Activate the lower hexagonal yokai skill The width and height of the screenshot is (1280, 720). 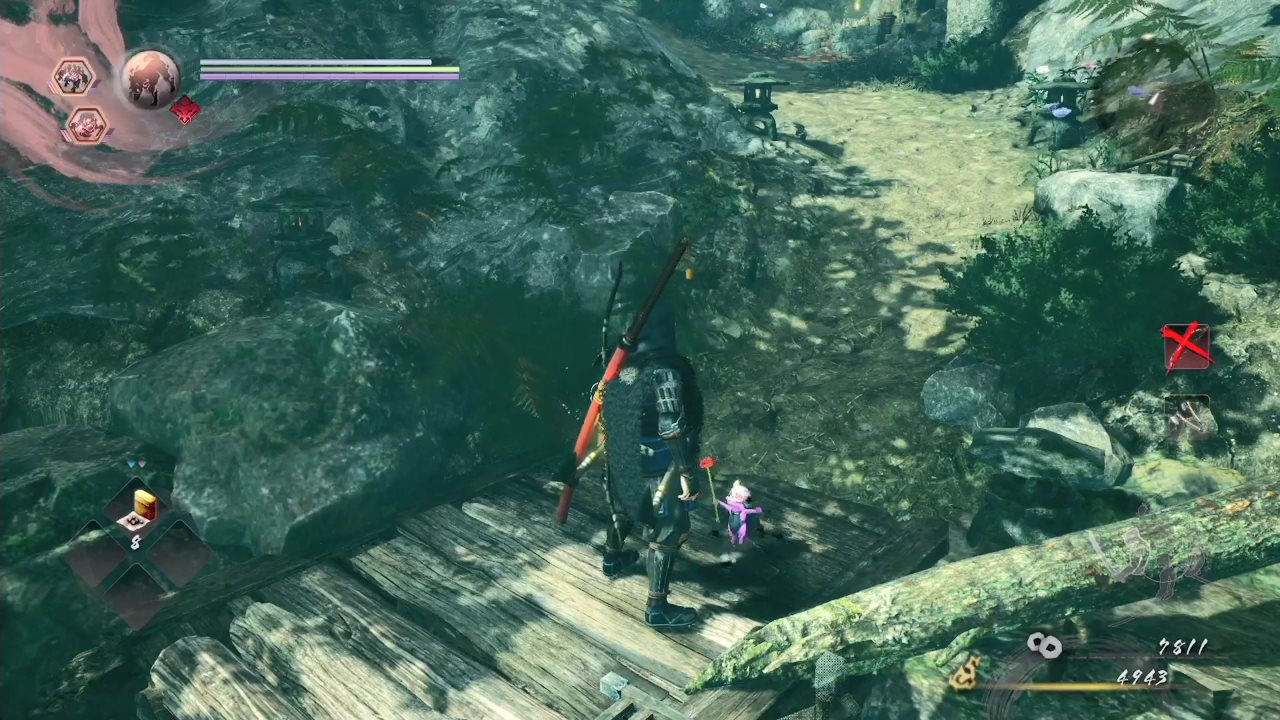coord(88,124)
